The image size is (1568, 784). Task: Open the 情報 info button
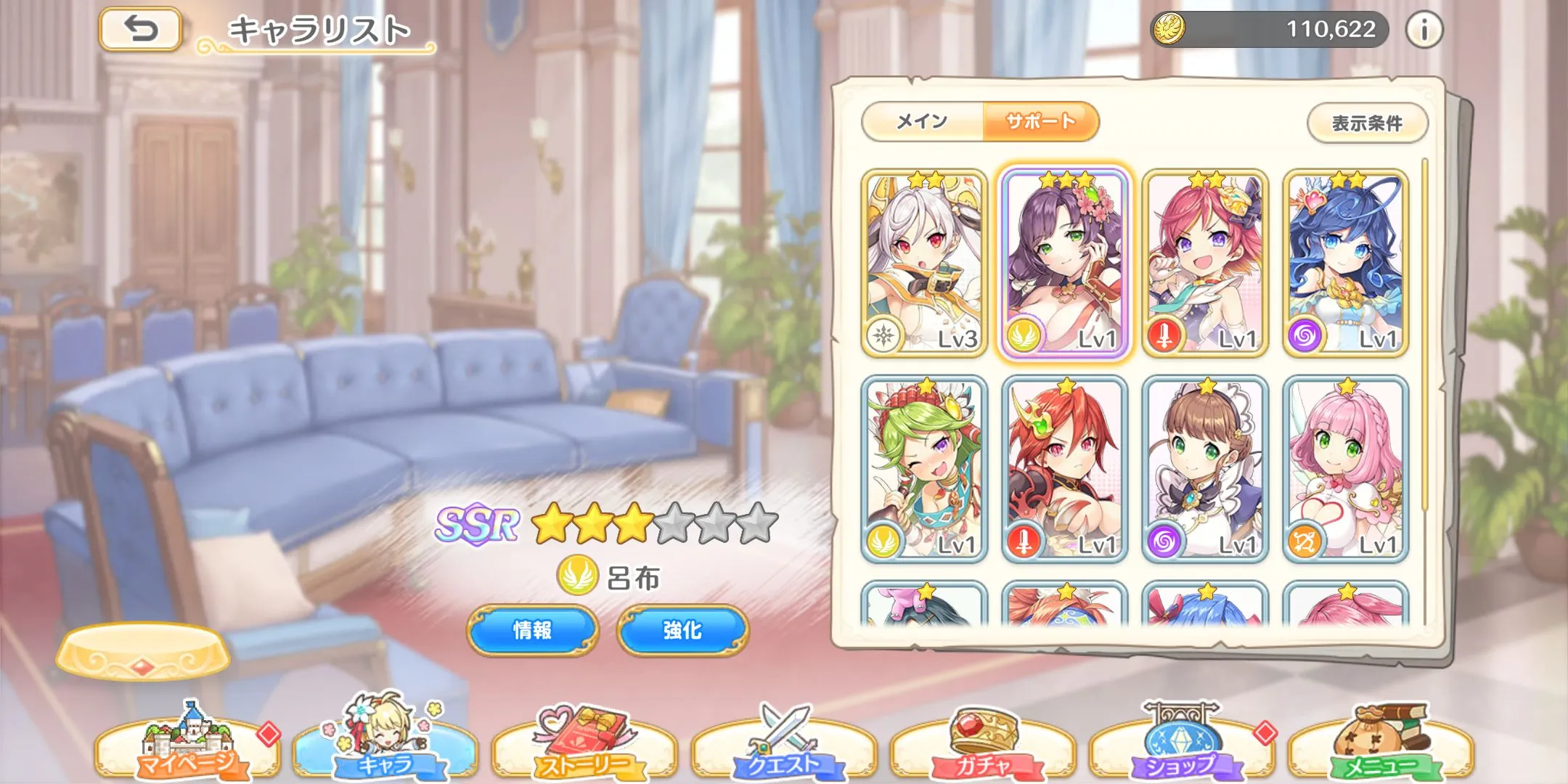[532, 630]
